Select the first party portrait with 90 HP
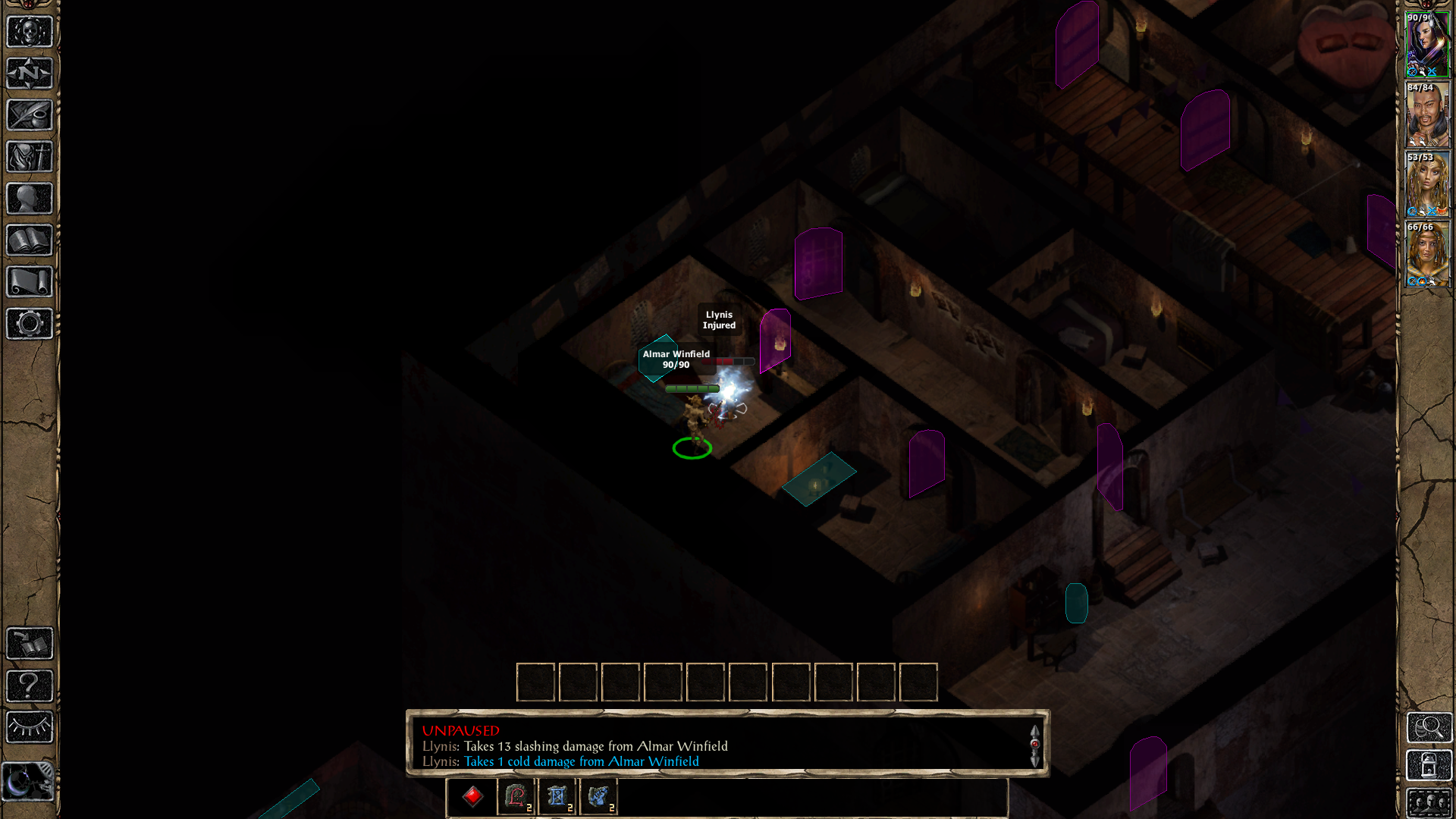 (1427, 45)
